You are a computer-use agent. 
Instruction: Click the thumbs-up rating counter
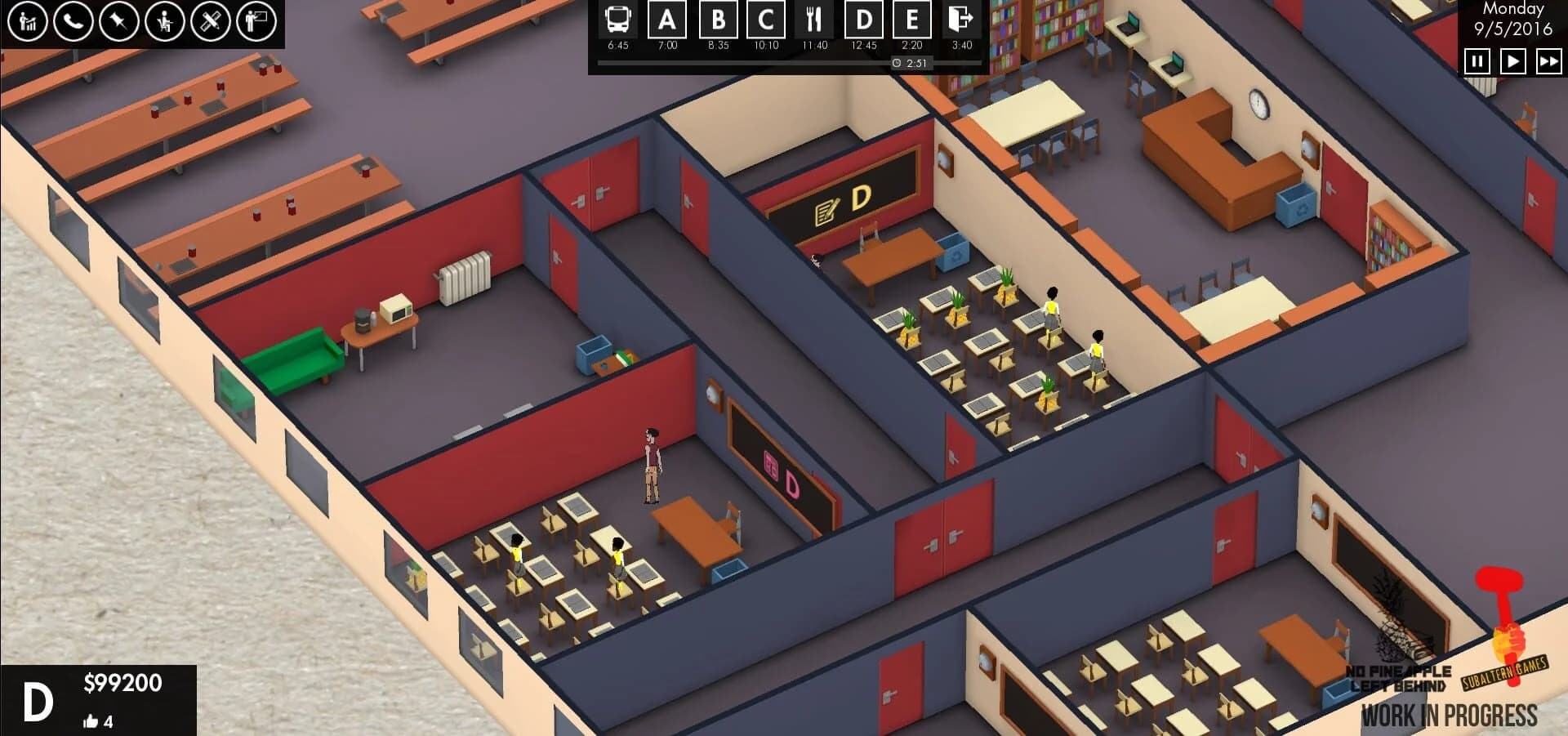coord(98,721)
